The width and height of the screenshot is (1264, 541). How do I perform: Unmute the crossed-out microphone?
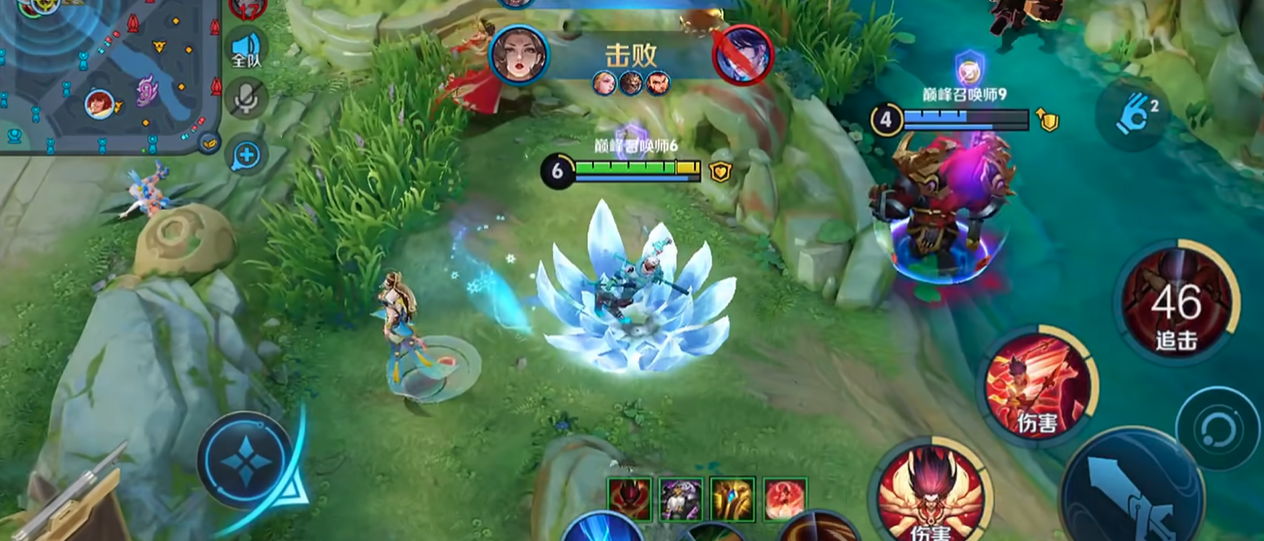click(246, 99)
